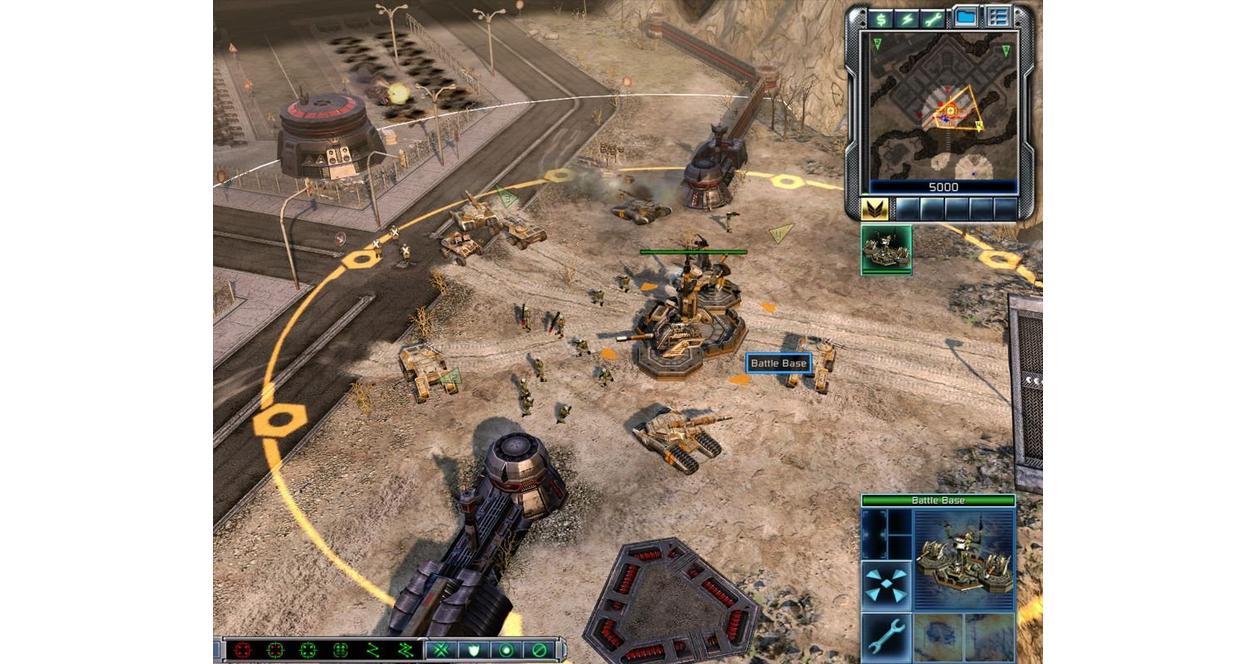1256x664 pixels.
Task: Set the crossed arrows aggressive stance
Action: (x=442, y=650)
